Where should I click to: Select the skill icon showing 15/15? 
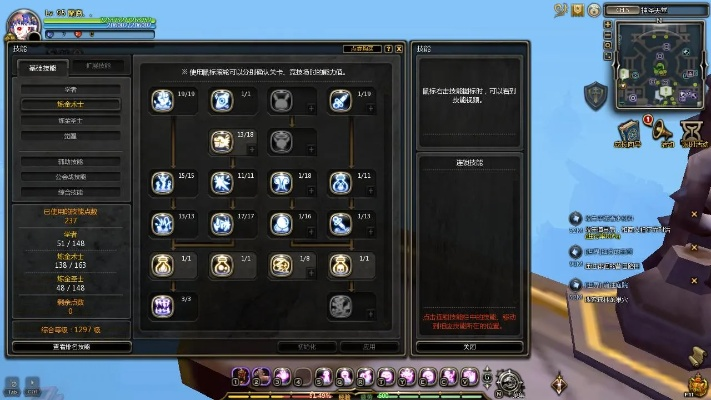pyautogui.click(x=162, y=183)
